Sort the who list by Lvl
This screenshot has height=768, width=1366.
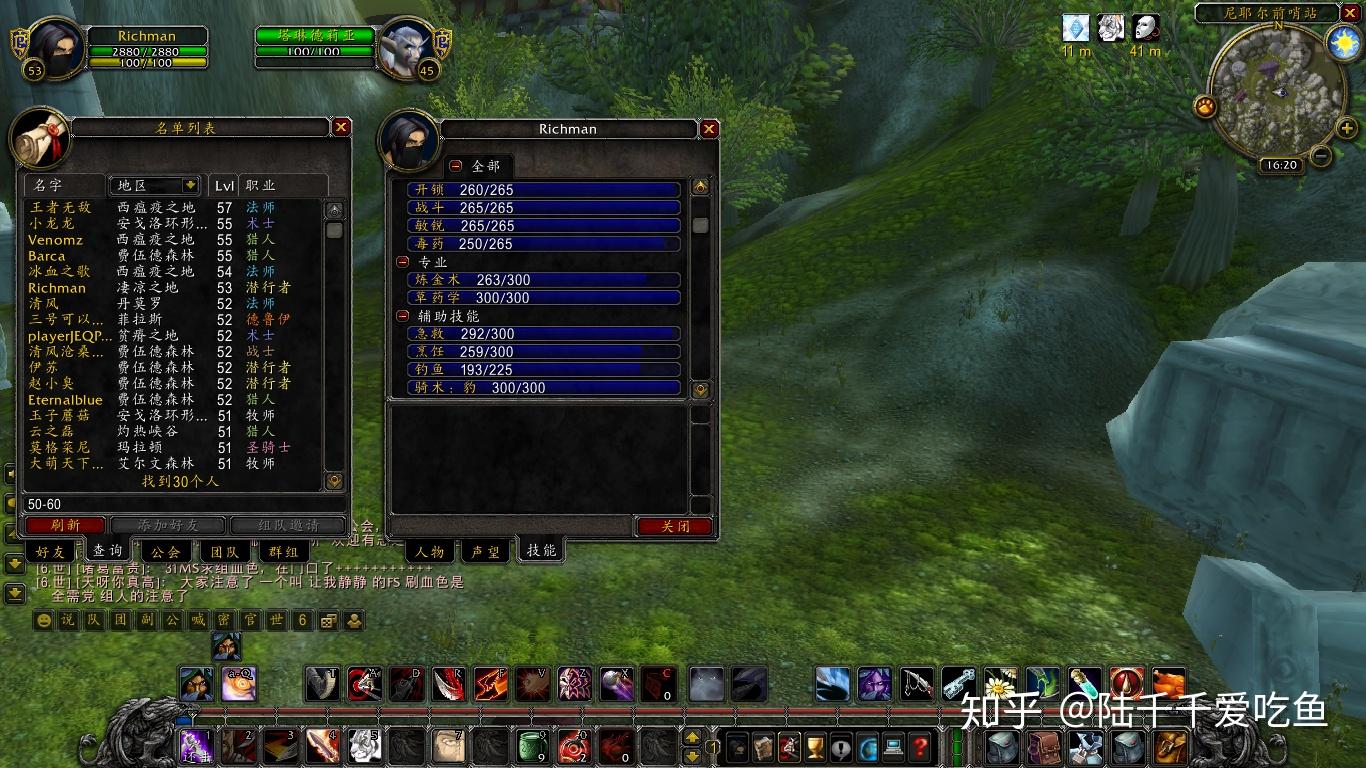click(224, 185)
